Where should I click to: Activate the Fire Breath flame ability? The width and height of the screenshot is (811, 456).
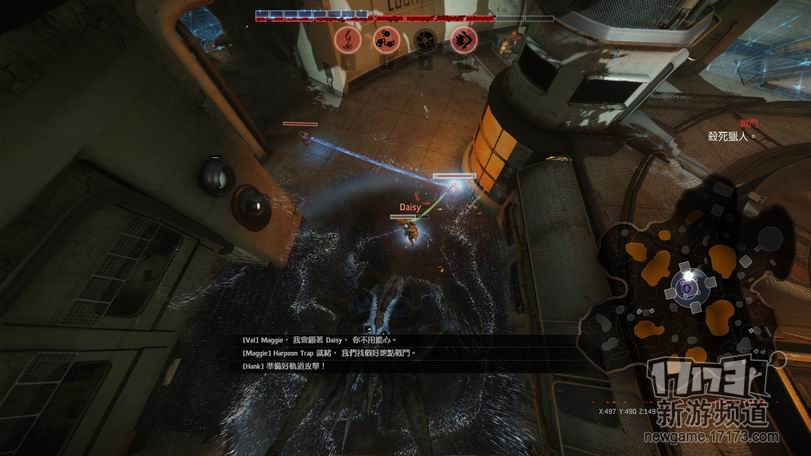pyautogui.click(x=347, y=40)
